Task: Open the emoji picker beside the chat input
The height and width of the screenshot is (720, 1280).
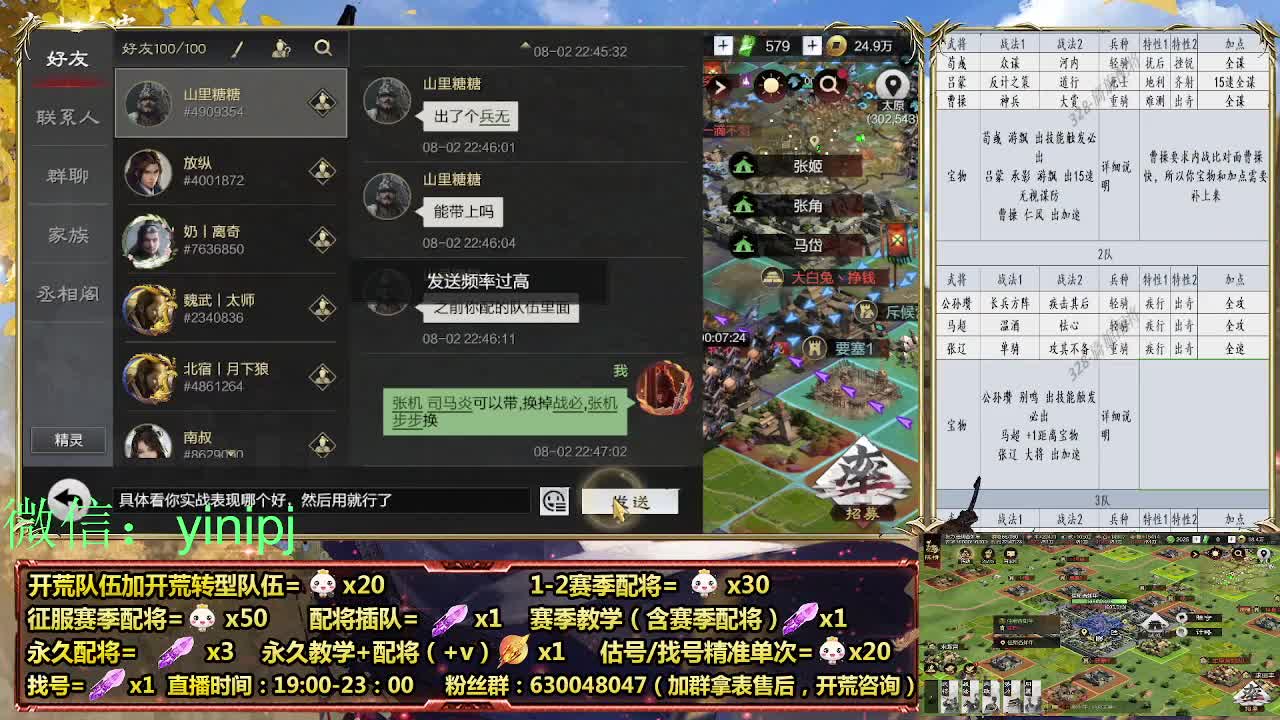Action: [x=552, y=501]
